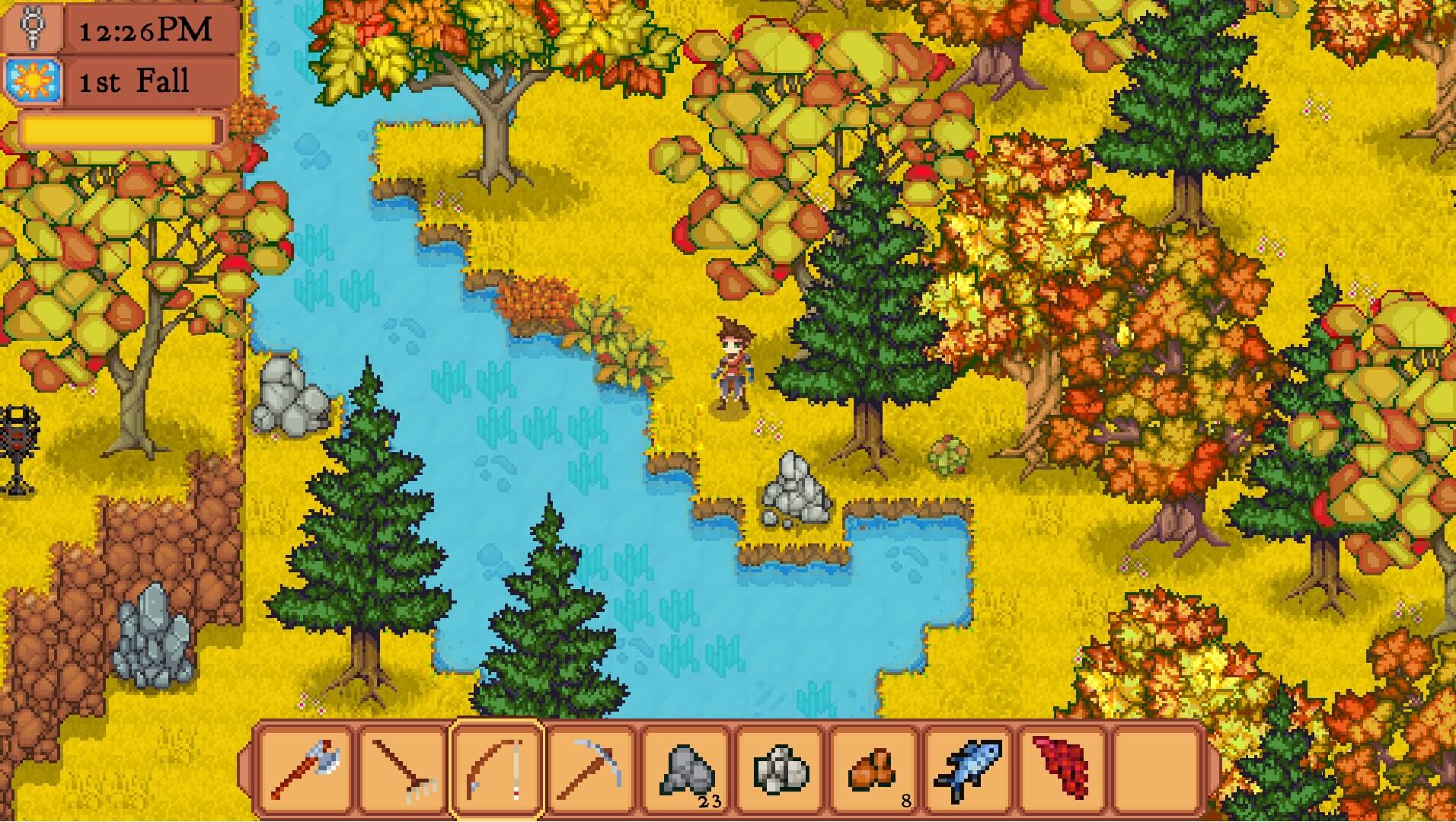Pick the white ore chunk slot
The height and width of the screenshot is (822, 1456).
click(x=781, y=769)
